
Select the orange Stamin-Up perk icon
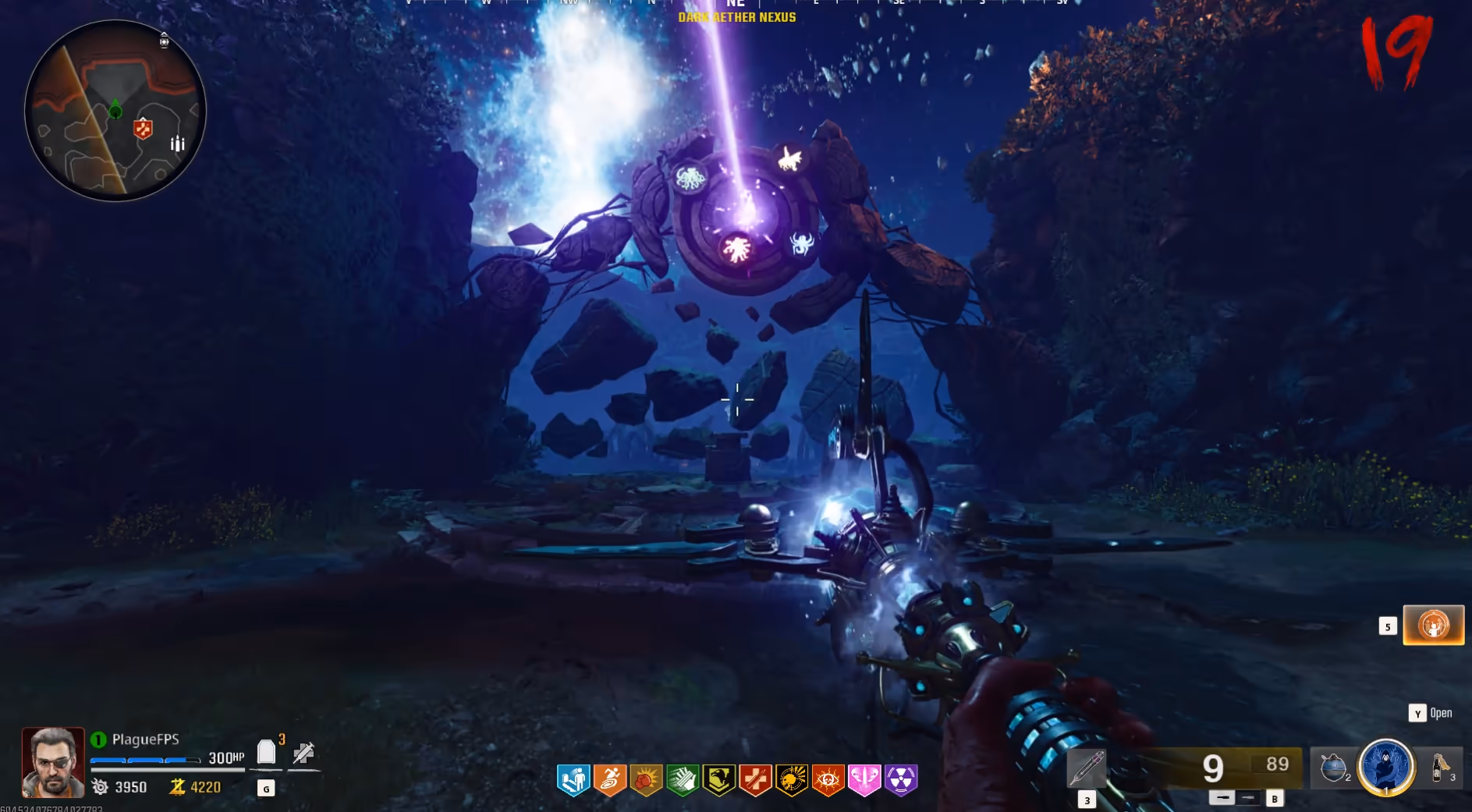click(x=610, y=779)
